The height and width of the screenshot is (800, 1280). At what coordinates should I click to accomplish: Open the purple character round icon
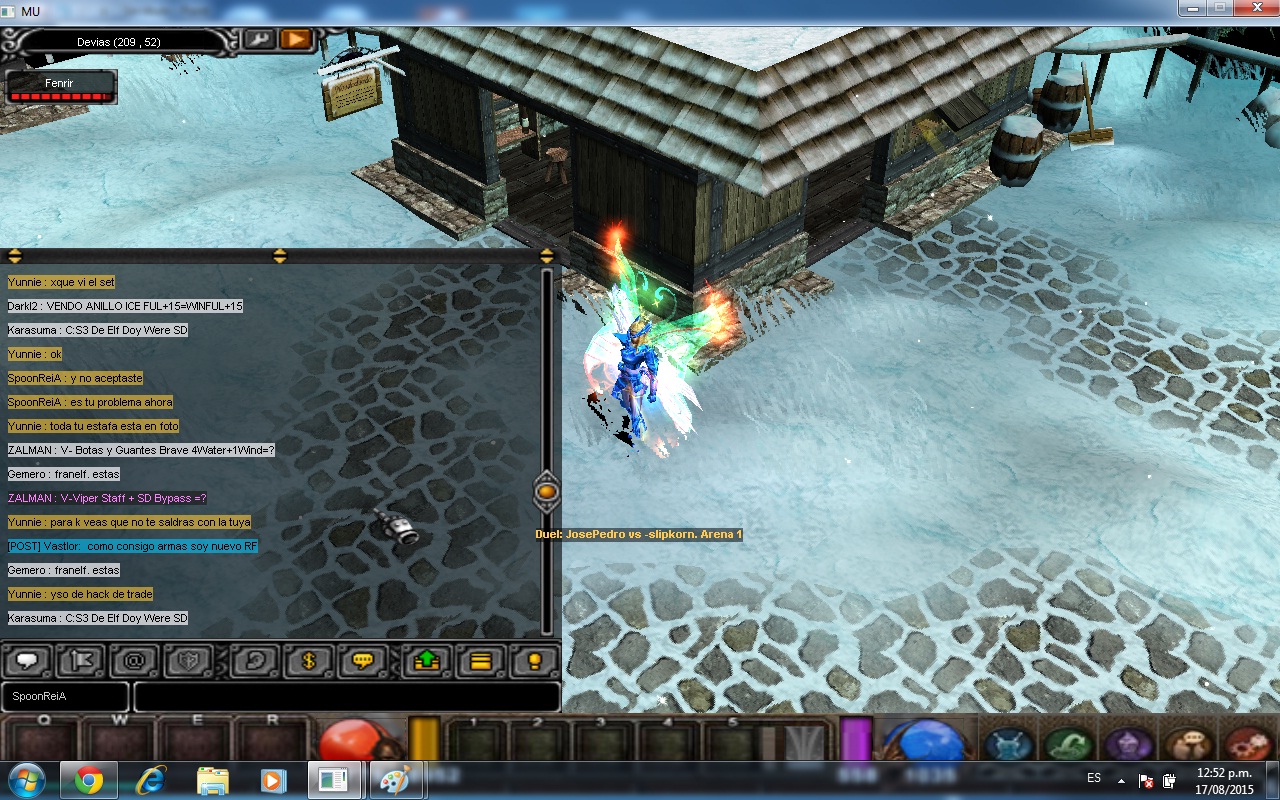click(1128, 745)
